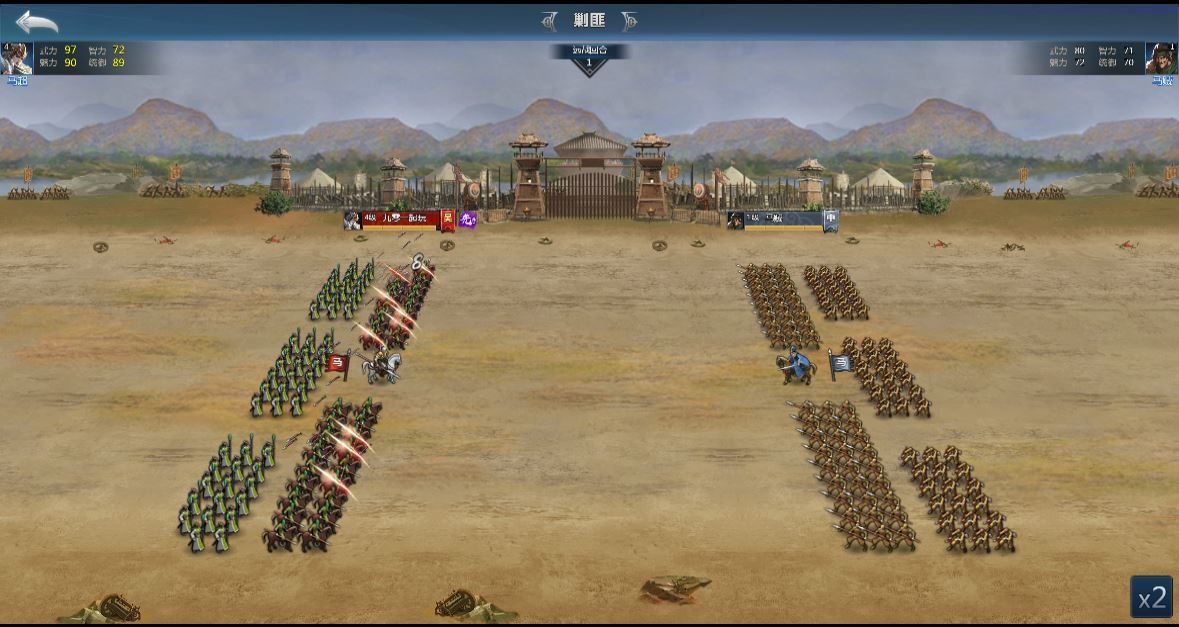Go back using the arrow button

(x=37, y=21)
